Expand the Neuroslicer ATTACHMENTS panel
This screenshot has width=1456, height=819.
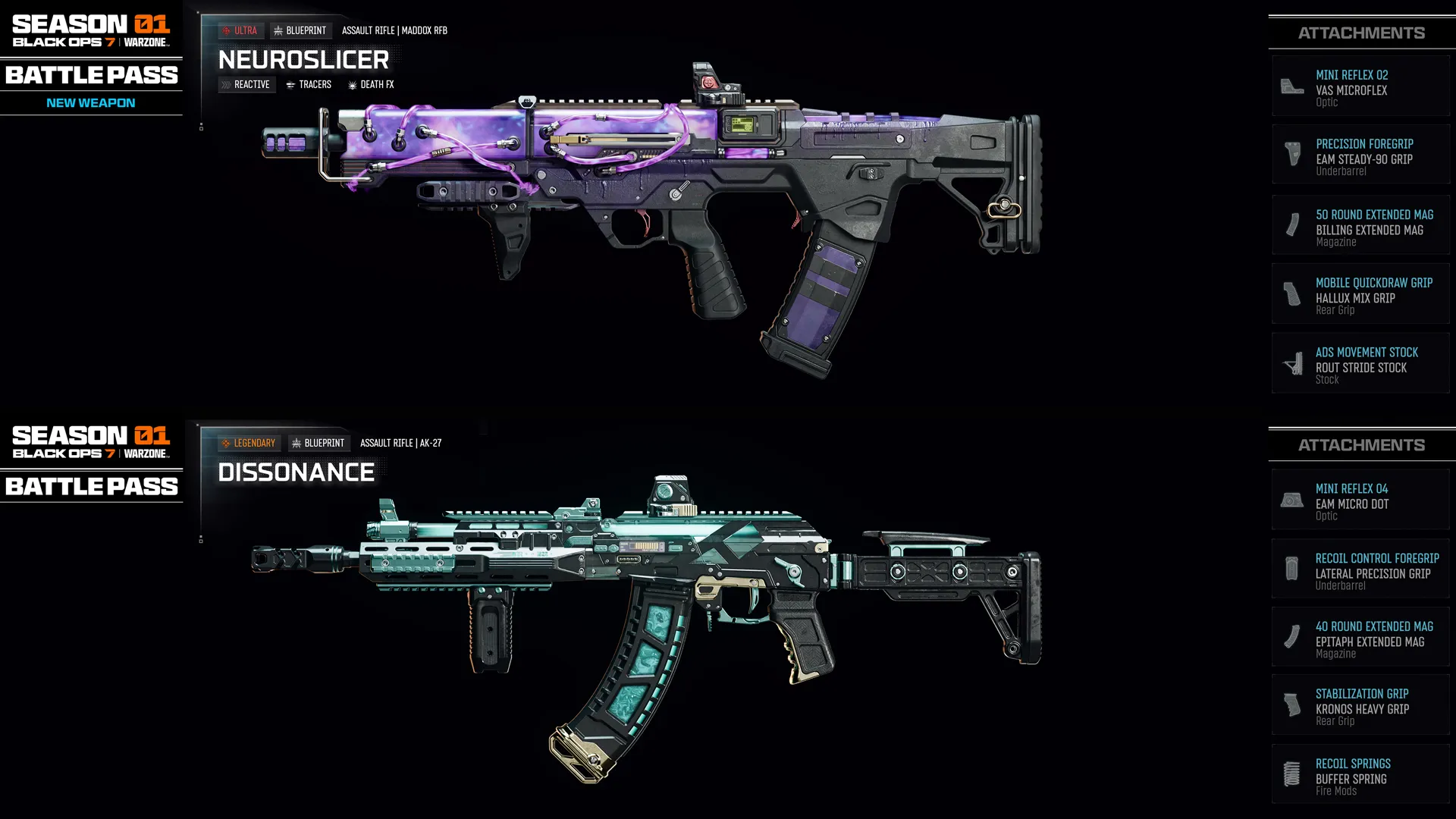[x=1361, y=33]
